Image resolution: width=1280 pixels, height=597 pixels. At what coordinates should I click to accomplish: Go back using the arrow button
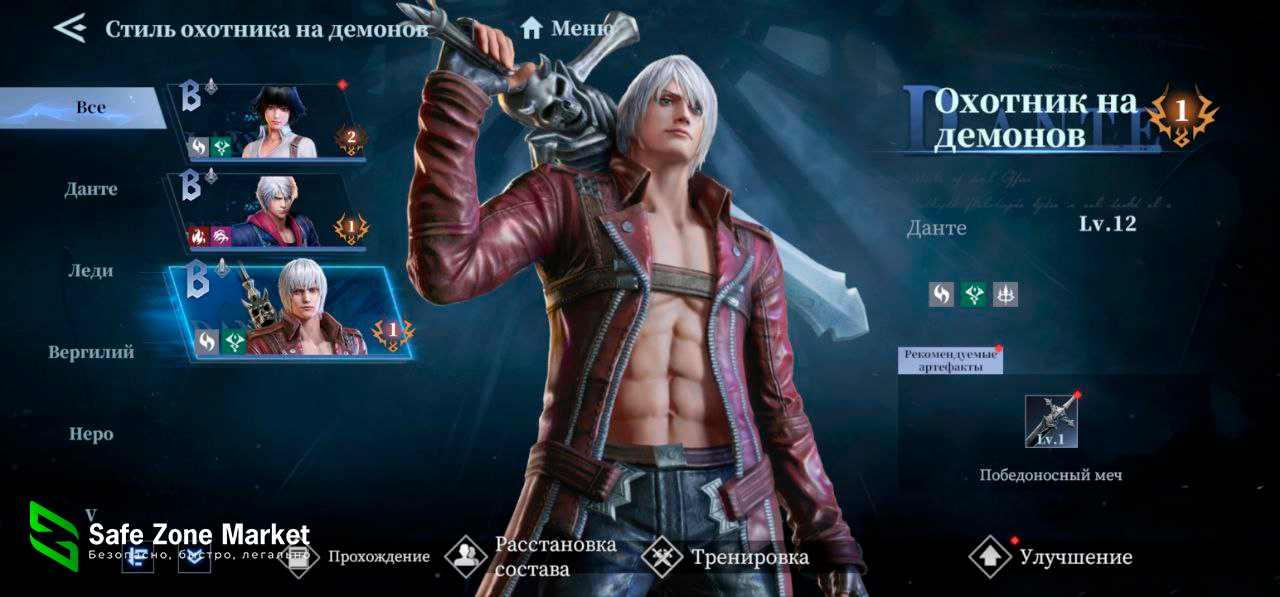coord(70,28)
